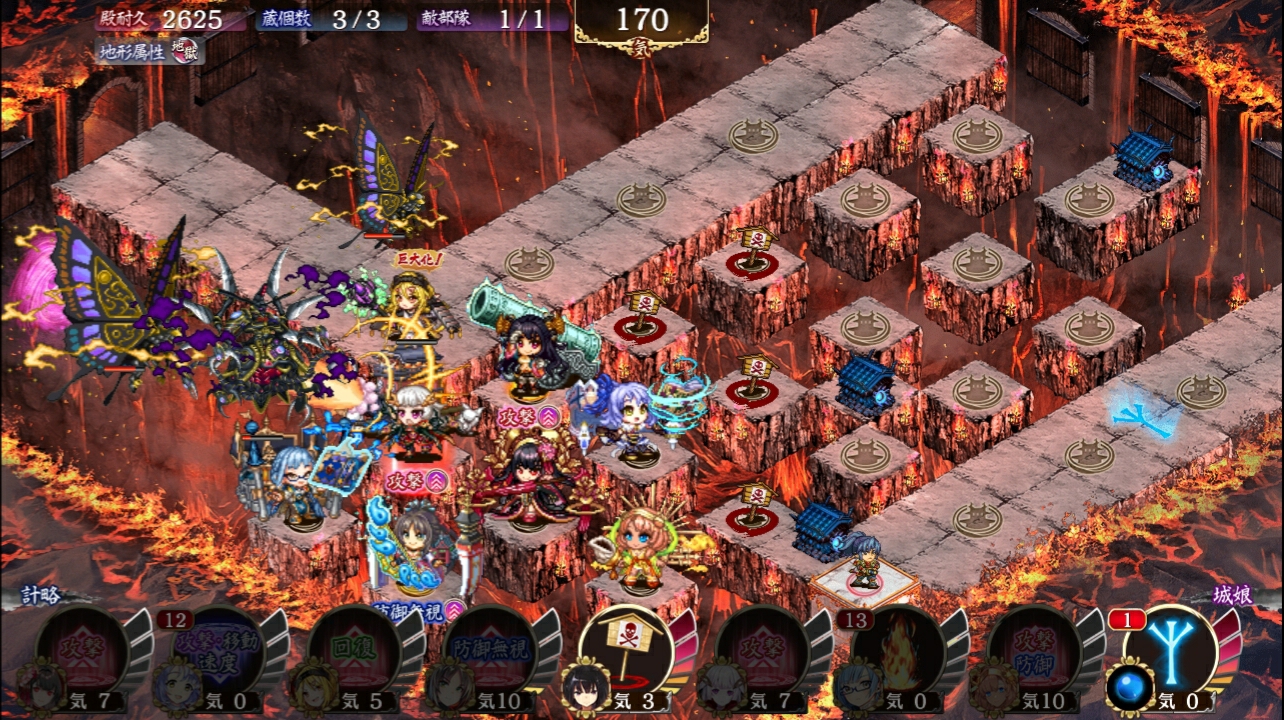Use the 防御無視 defense-ignore stratagem
1284x720 pixels.
click(x=489, y=648)
